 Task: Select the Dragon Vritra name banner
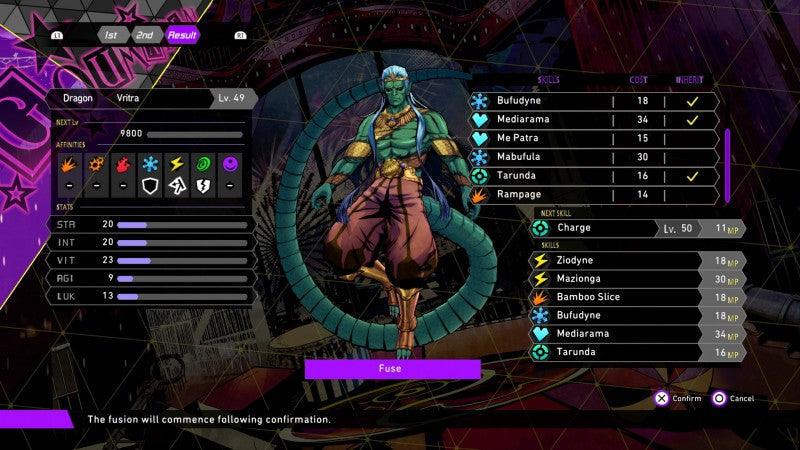(x=150, y=98)
